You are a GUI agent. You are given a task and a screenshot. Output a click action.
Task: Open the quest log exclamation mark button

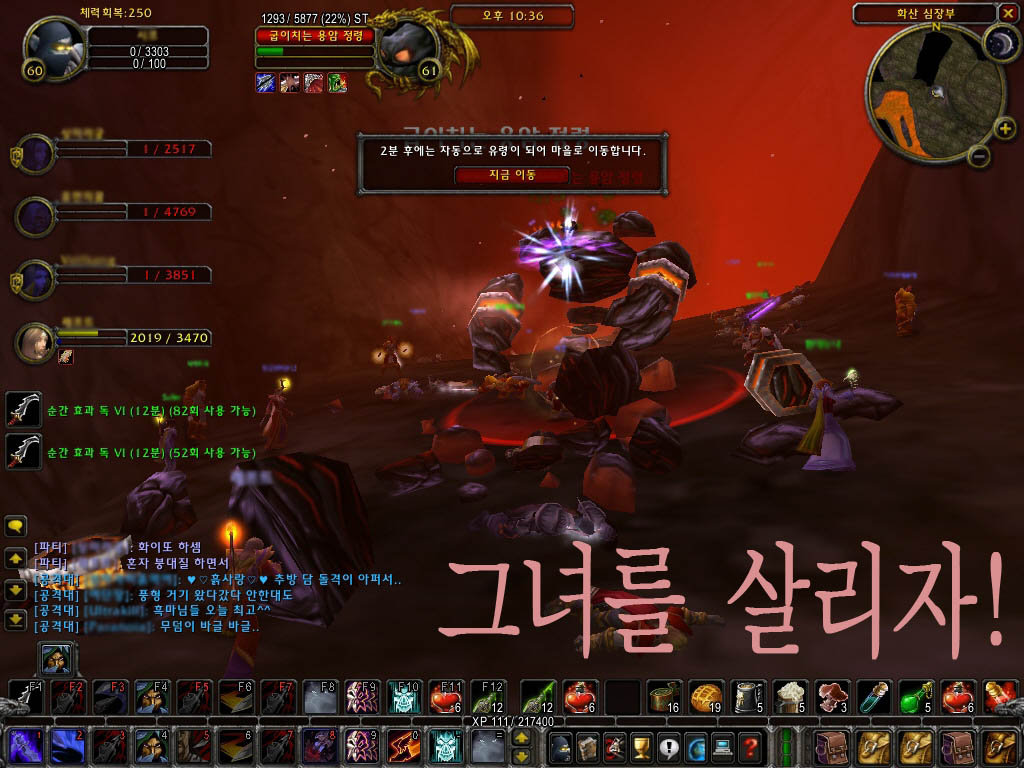coord(666,745)
